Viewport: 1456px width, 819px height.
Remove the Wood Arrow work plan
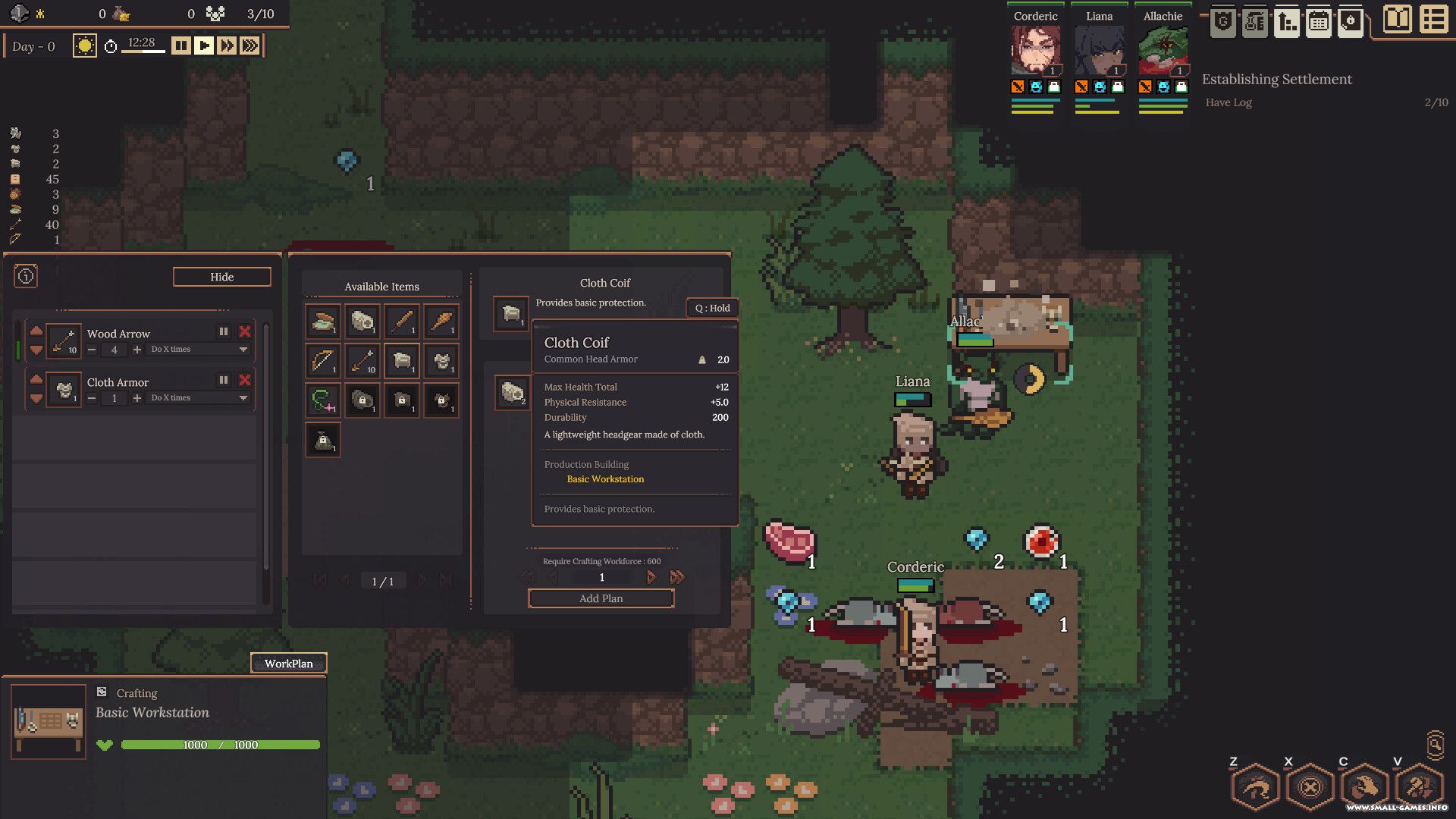tap(245, 331)
